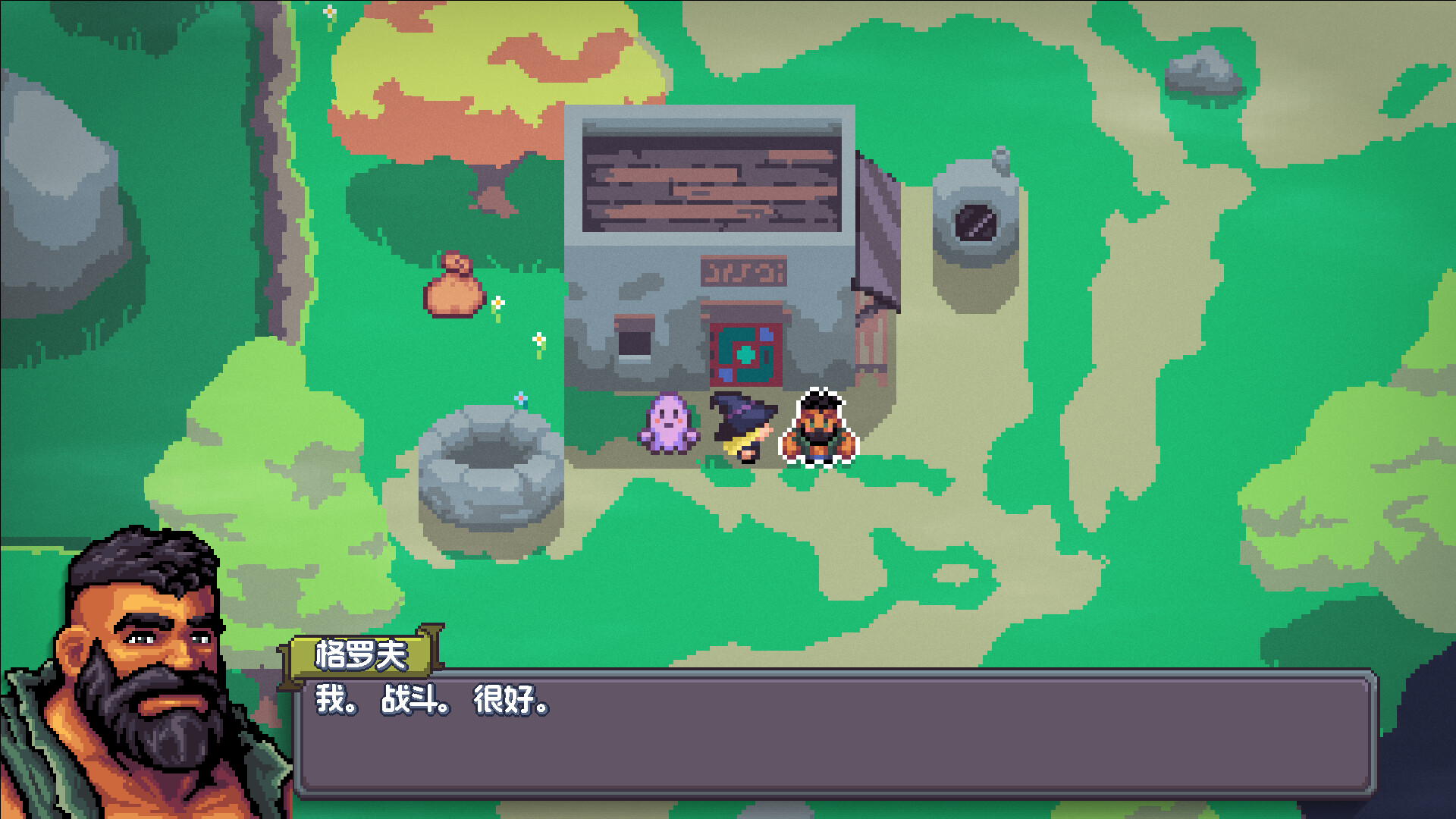This screenshot has width=1456, height=819.
Task: Click Grof's character portrait
Action: pyautogui.click(x=144, y=667)
